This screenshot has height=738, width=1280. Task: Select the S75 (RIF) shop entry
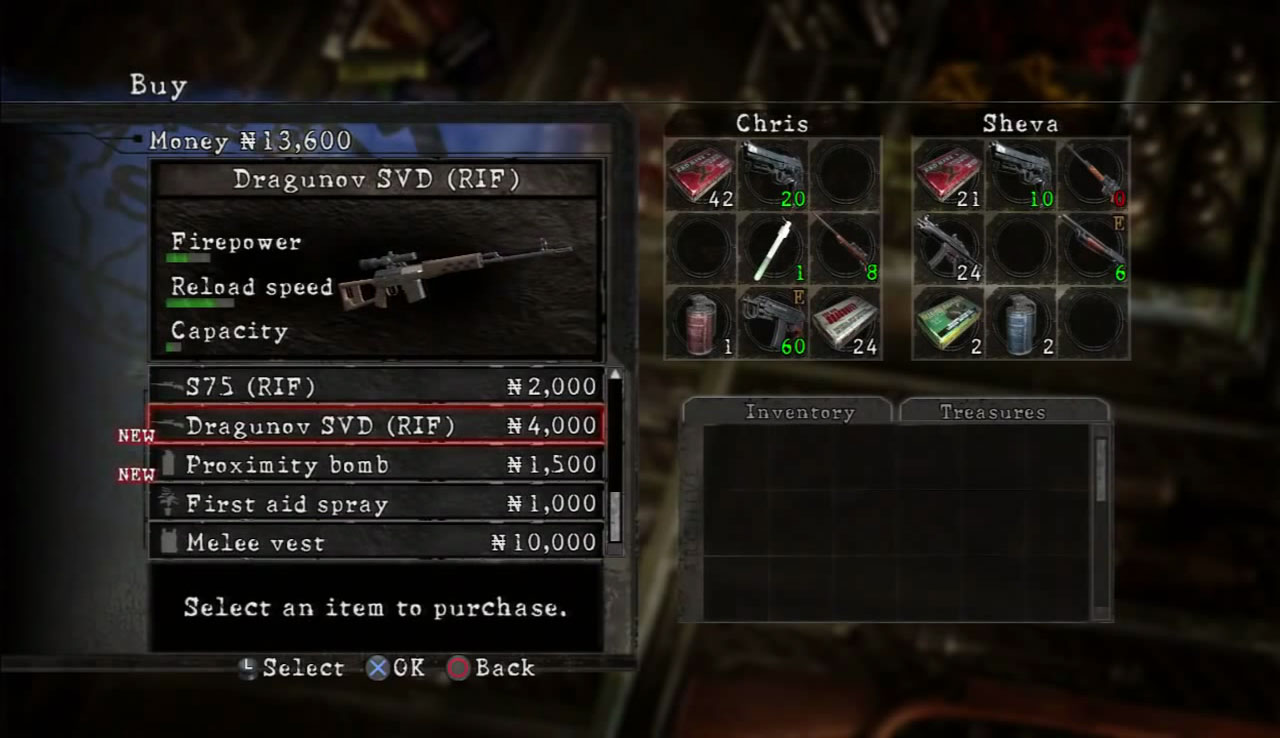(x=375, y=387)
